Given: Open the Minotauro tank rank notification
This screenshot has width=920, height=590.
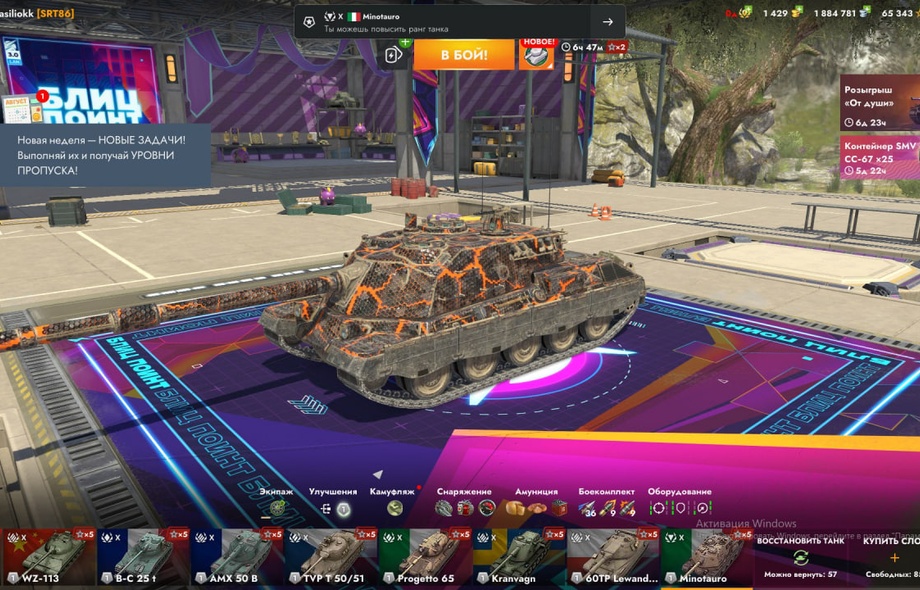Looking at the screenshot, I should click(x=460, y=21).
